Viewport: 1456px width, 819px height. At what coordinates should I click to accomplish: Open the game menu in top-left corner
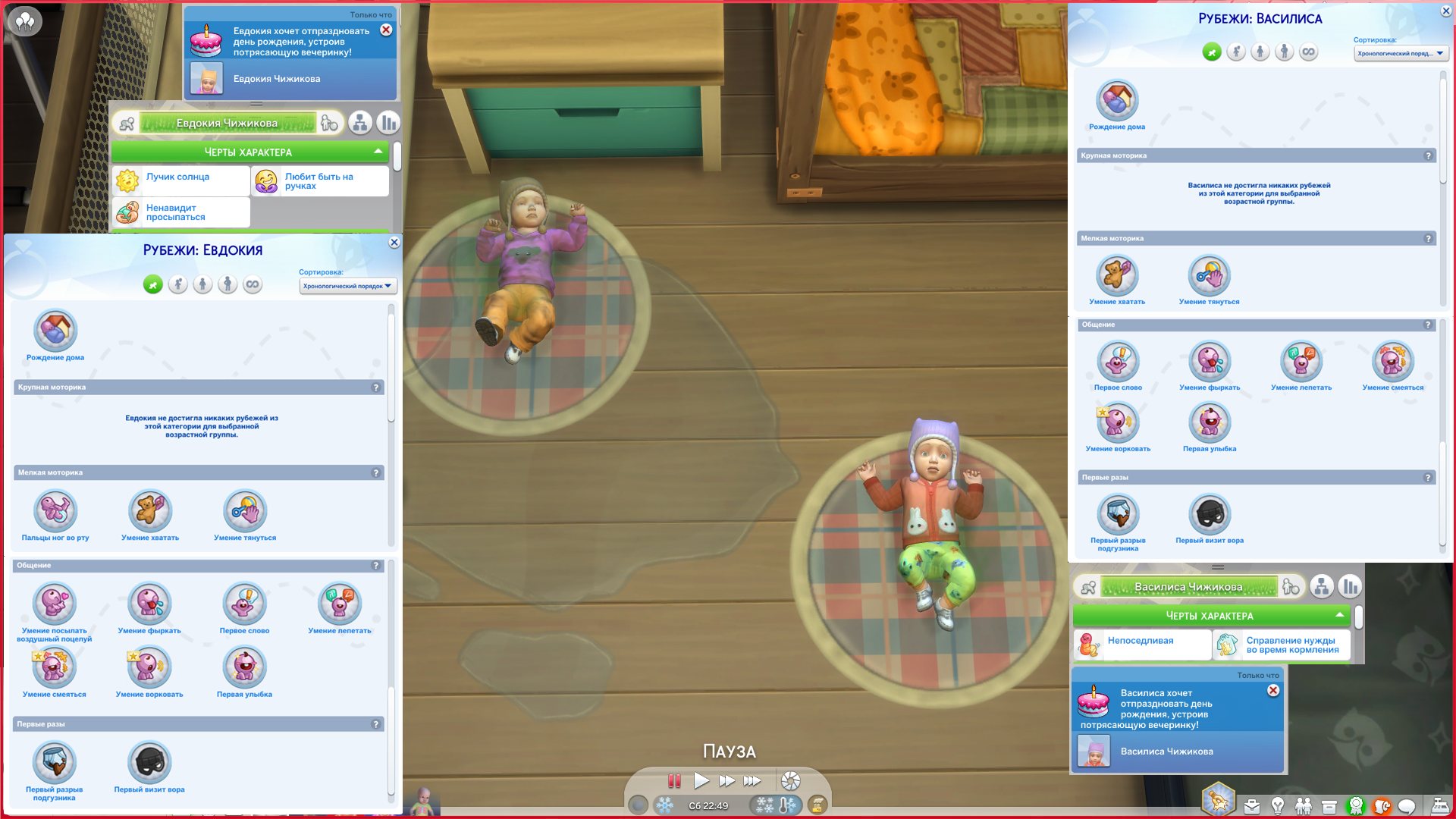(24, 20)
